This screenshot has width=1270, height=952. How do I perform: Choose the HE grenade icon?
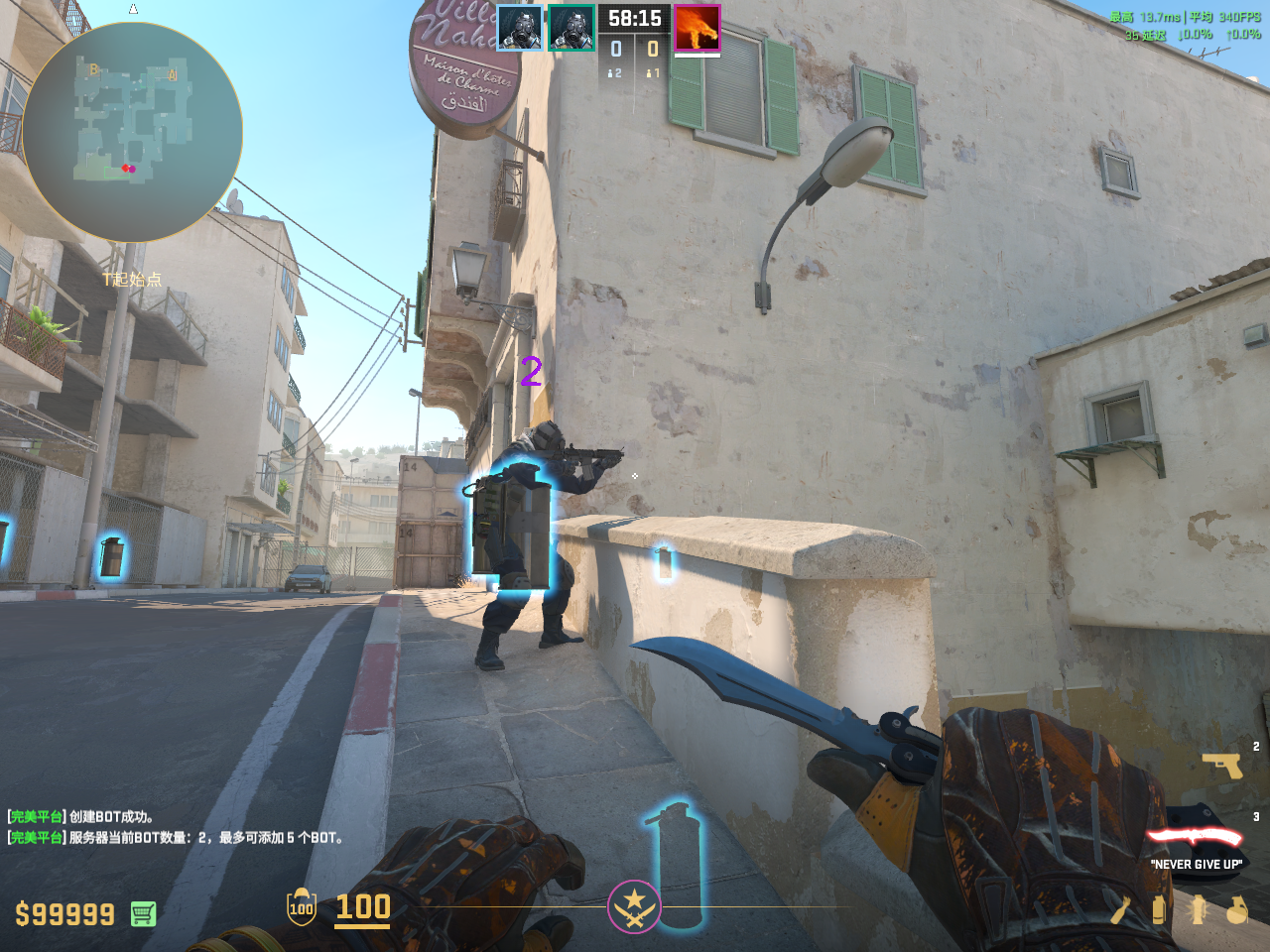point(1236,909)
